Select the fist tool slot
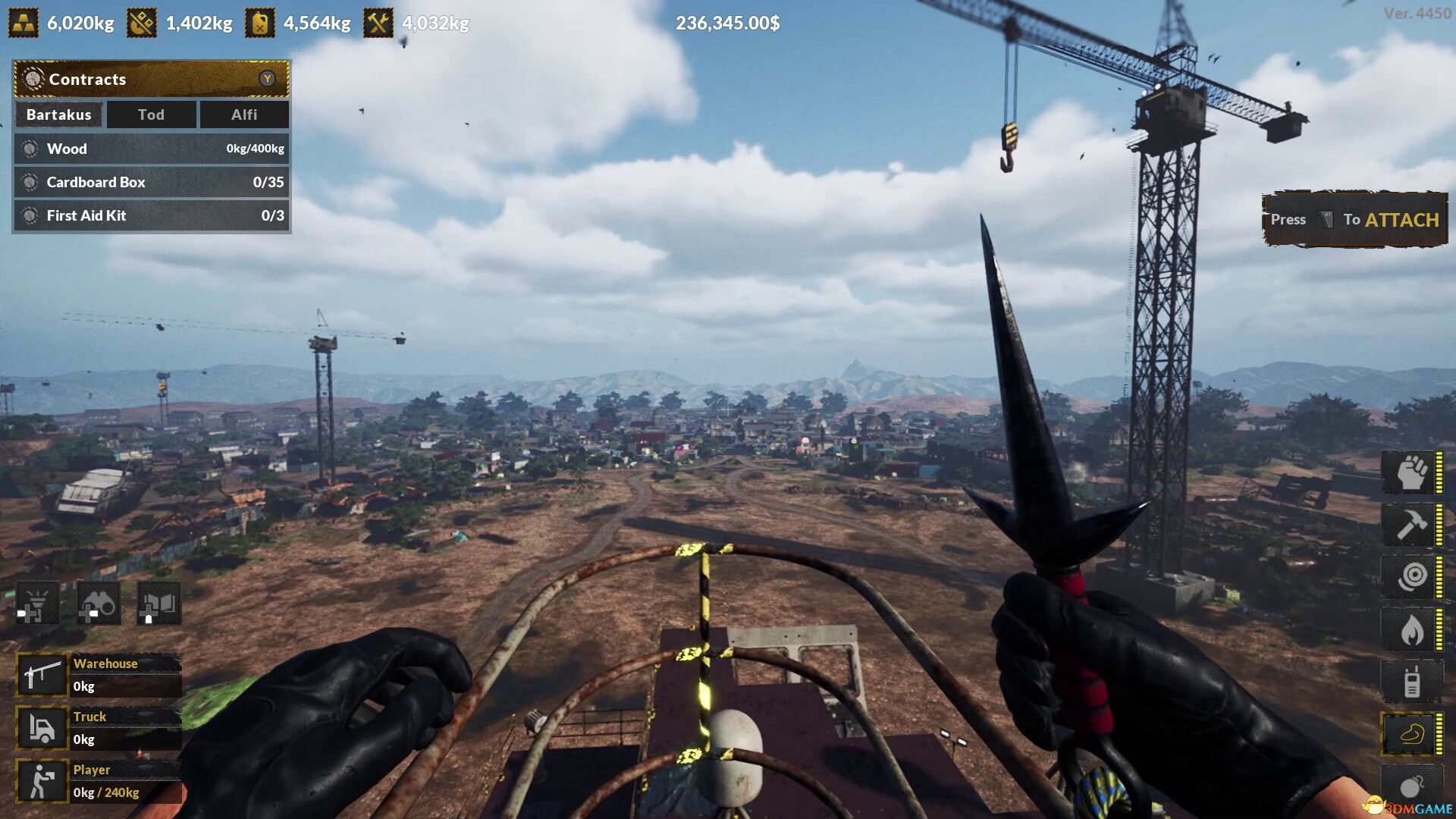The image size is (1456, 819). click(1410, 472)
